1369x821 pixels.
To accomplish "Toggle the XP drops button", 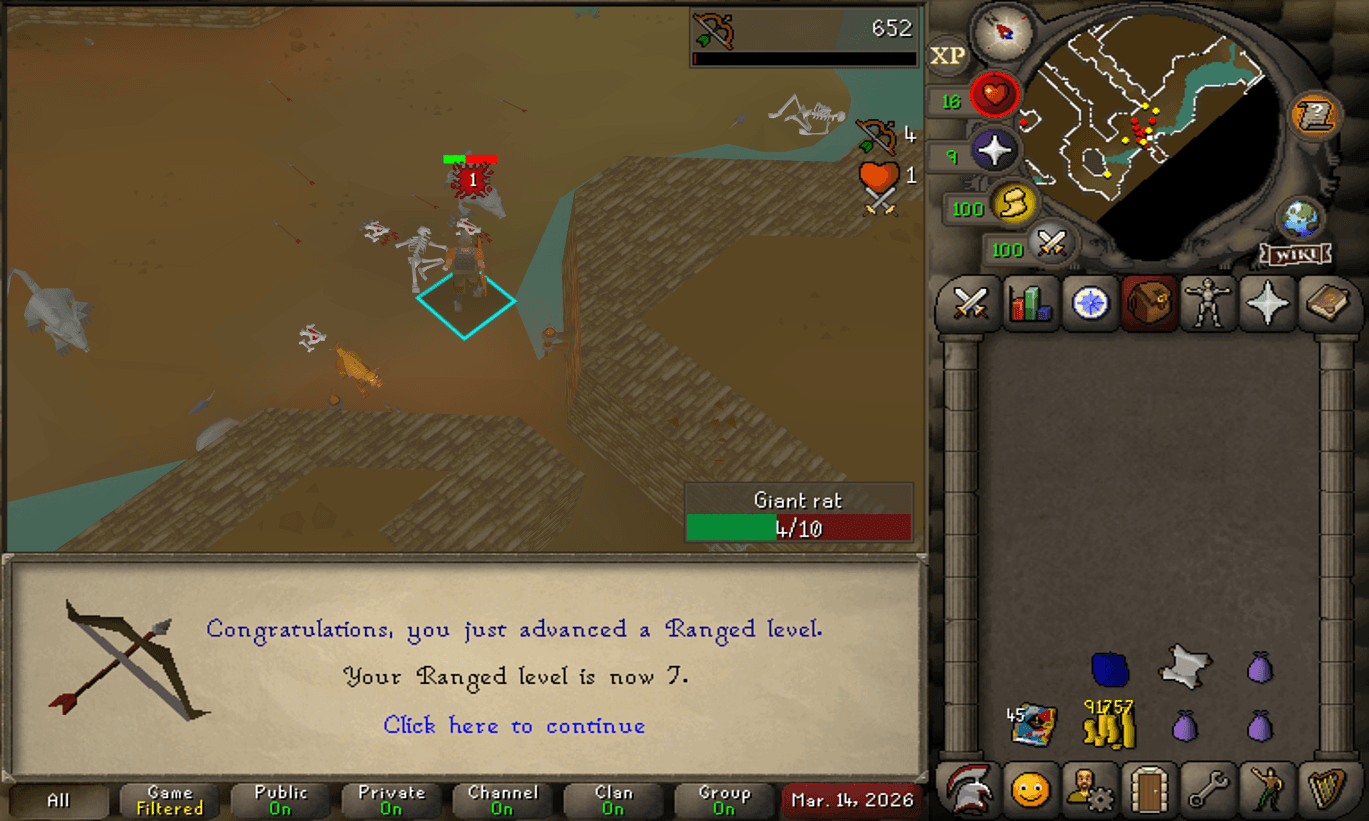I will pyautogui.click(x=948, y=57).
